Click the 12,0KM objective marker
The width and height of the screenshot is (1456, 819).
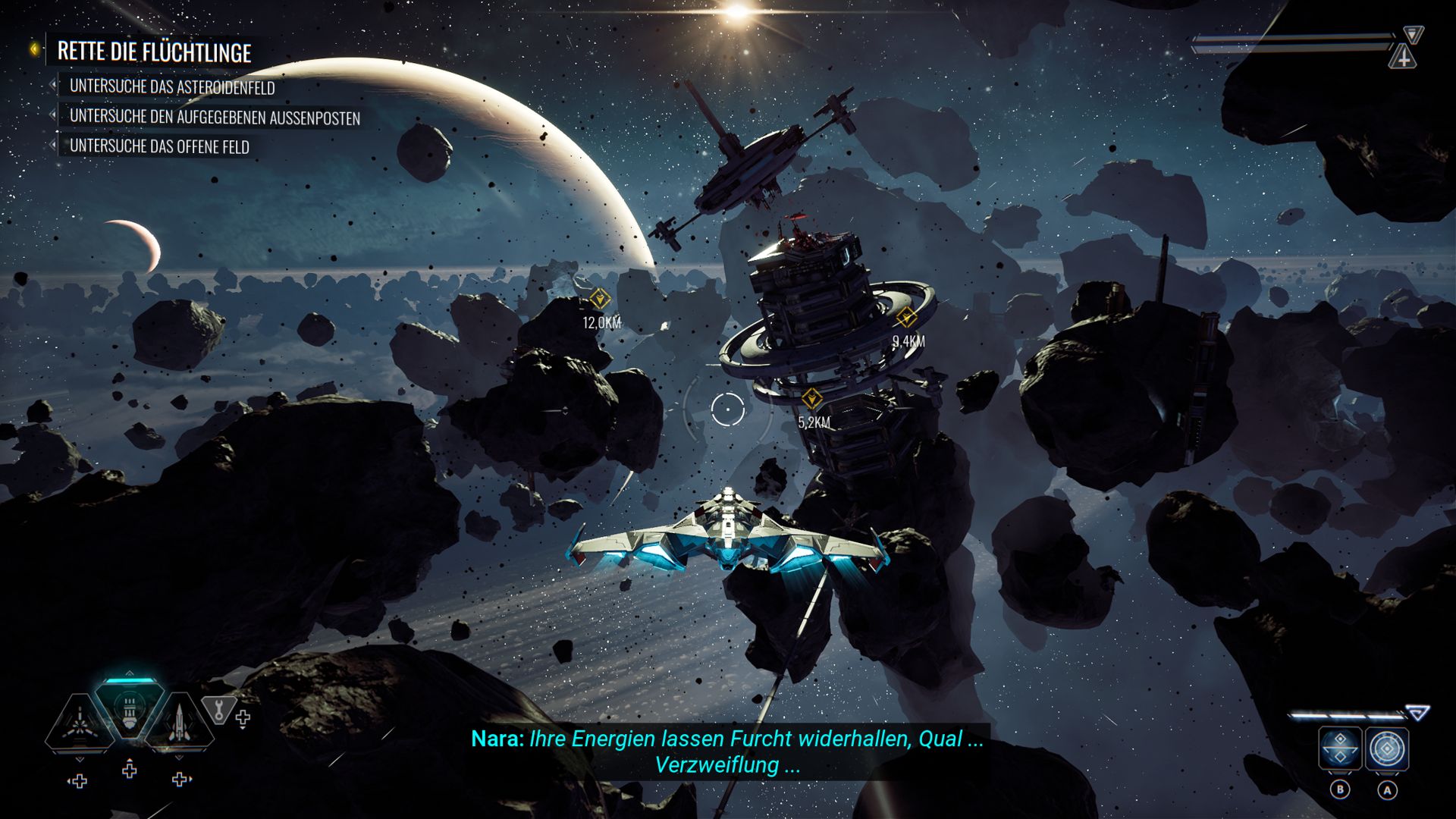[x=600, y=299]
